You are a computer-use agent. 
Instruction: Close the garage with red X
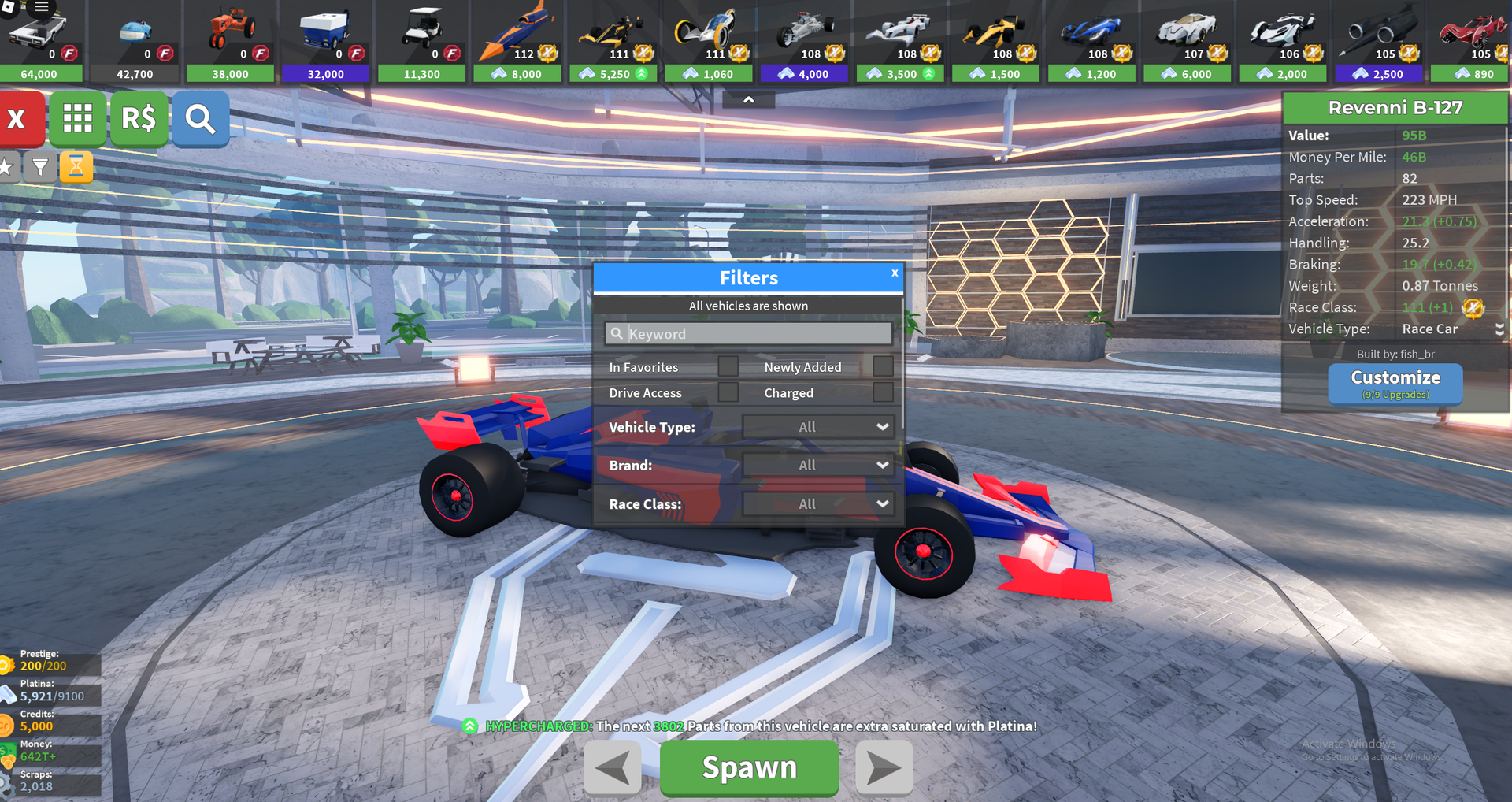(17, 119)
